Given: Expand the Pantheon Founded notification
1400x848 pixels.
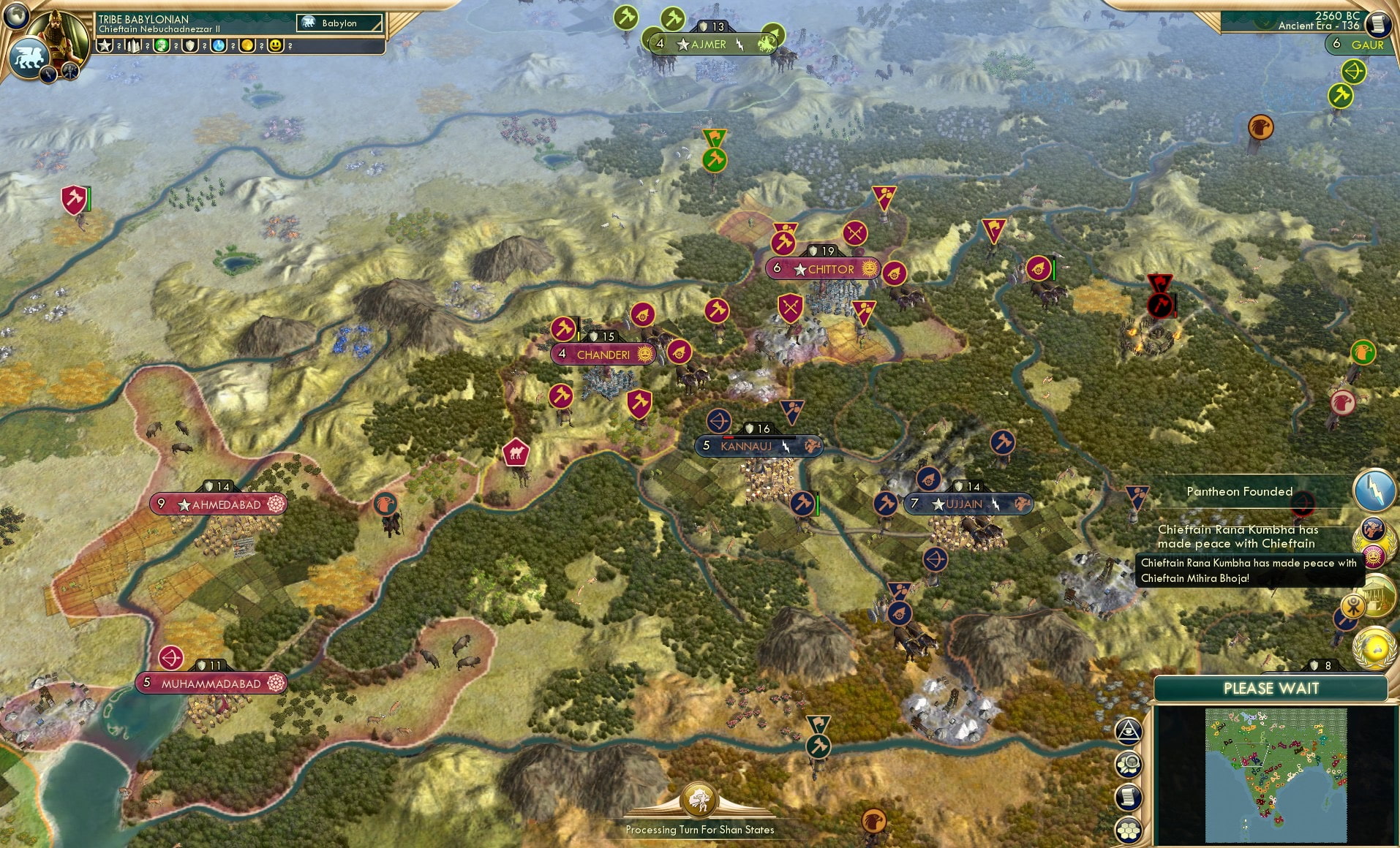Looking at the screenshot, I should (x=1241, y=491).
